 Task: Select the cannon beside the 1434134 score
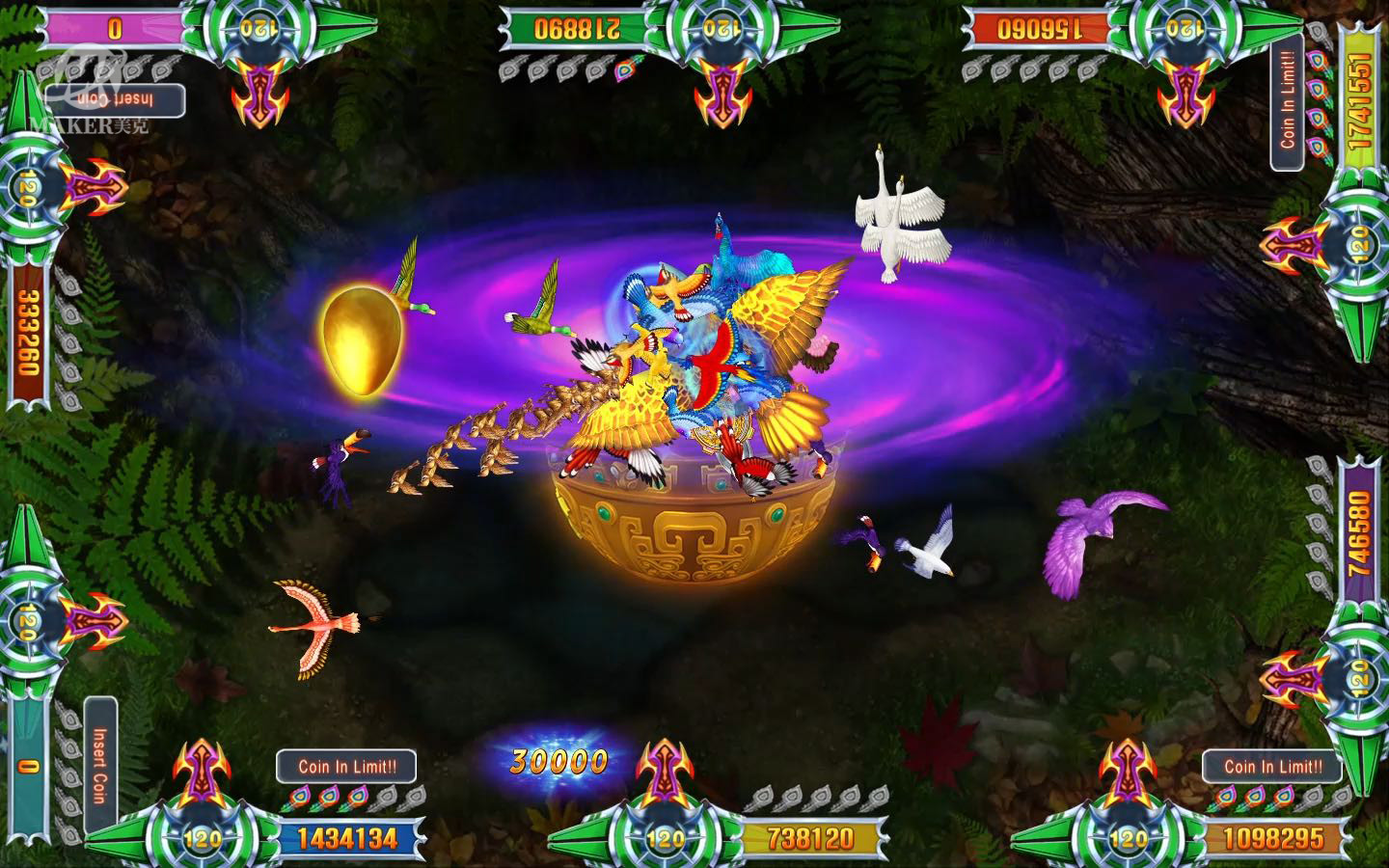click(202, 772)
